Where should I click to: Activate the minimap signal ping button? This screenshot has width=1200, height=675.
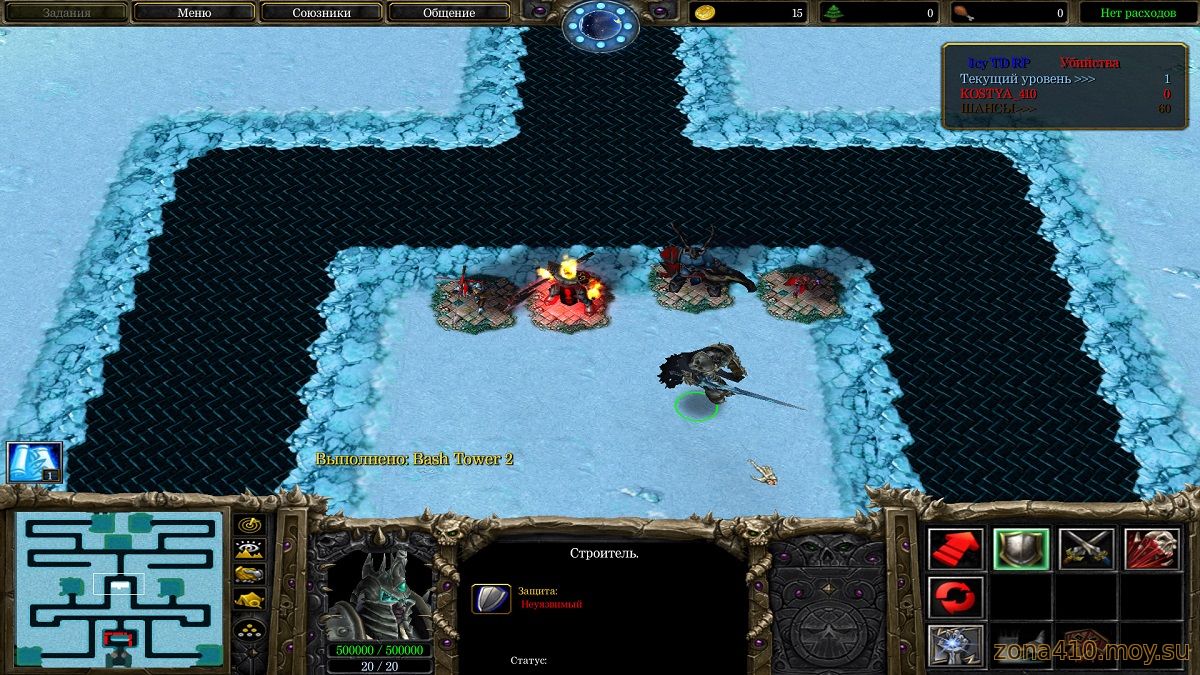click(x=249, y=525)
